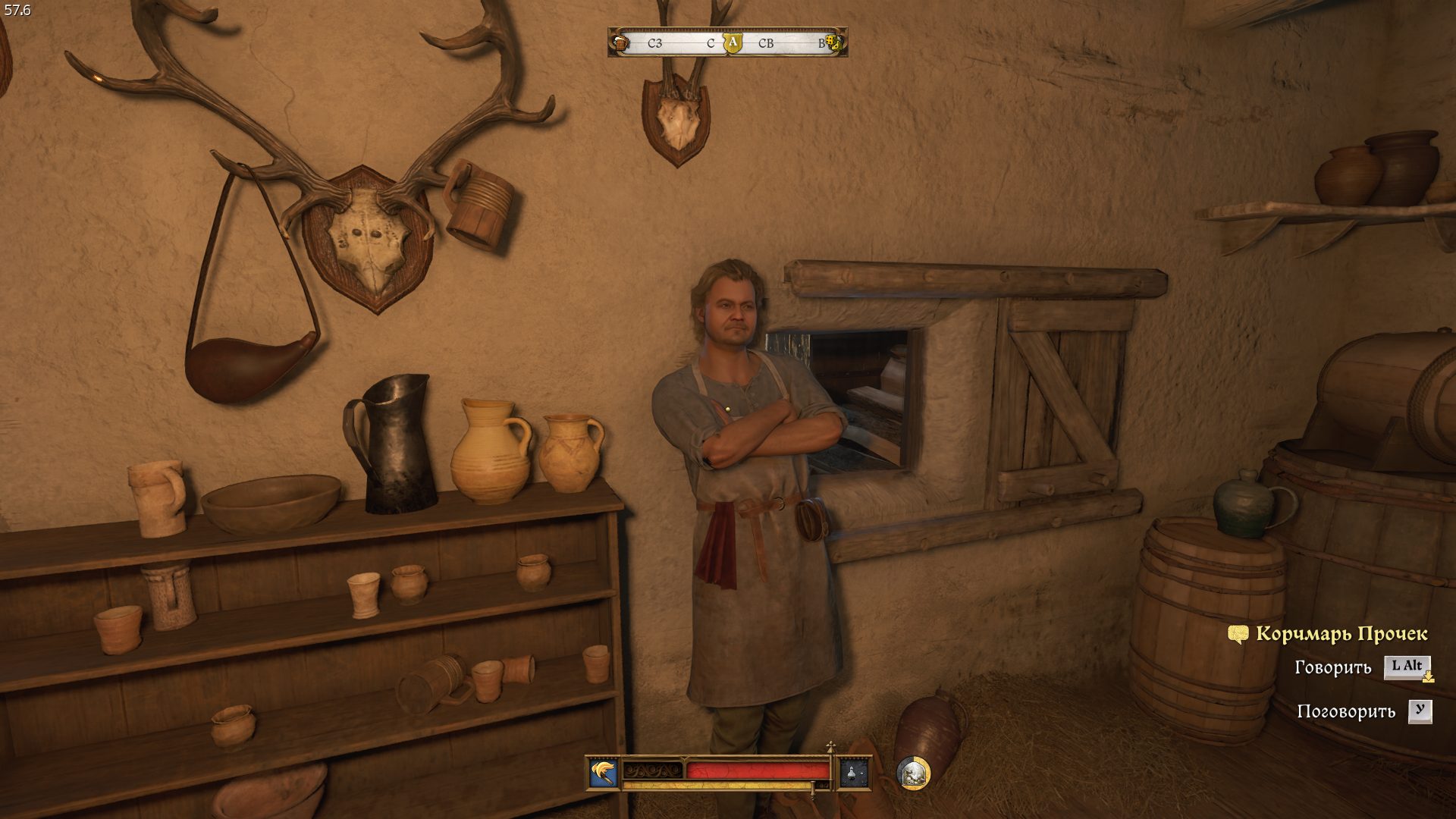Choose the Говорить interaction option
The width and height of the screenshot is (1456, 819).
1333,667
